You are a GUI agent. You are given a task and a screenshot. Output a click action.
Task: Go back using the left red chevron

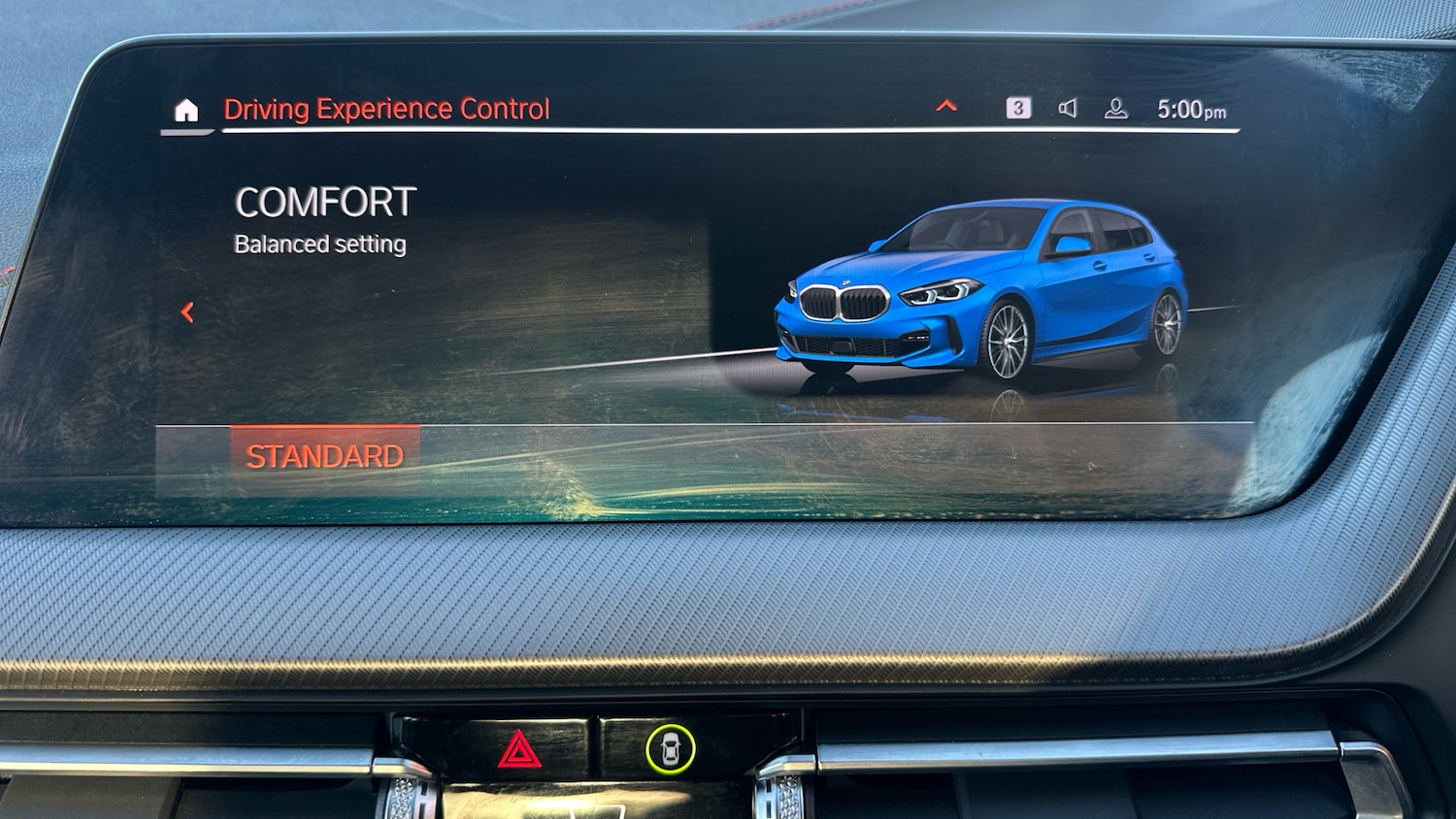[x=187, y=311]
